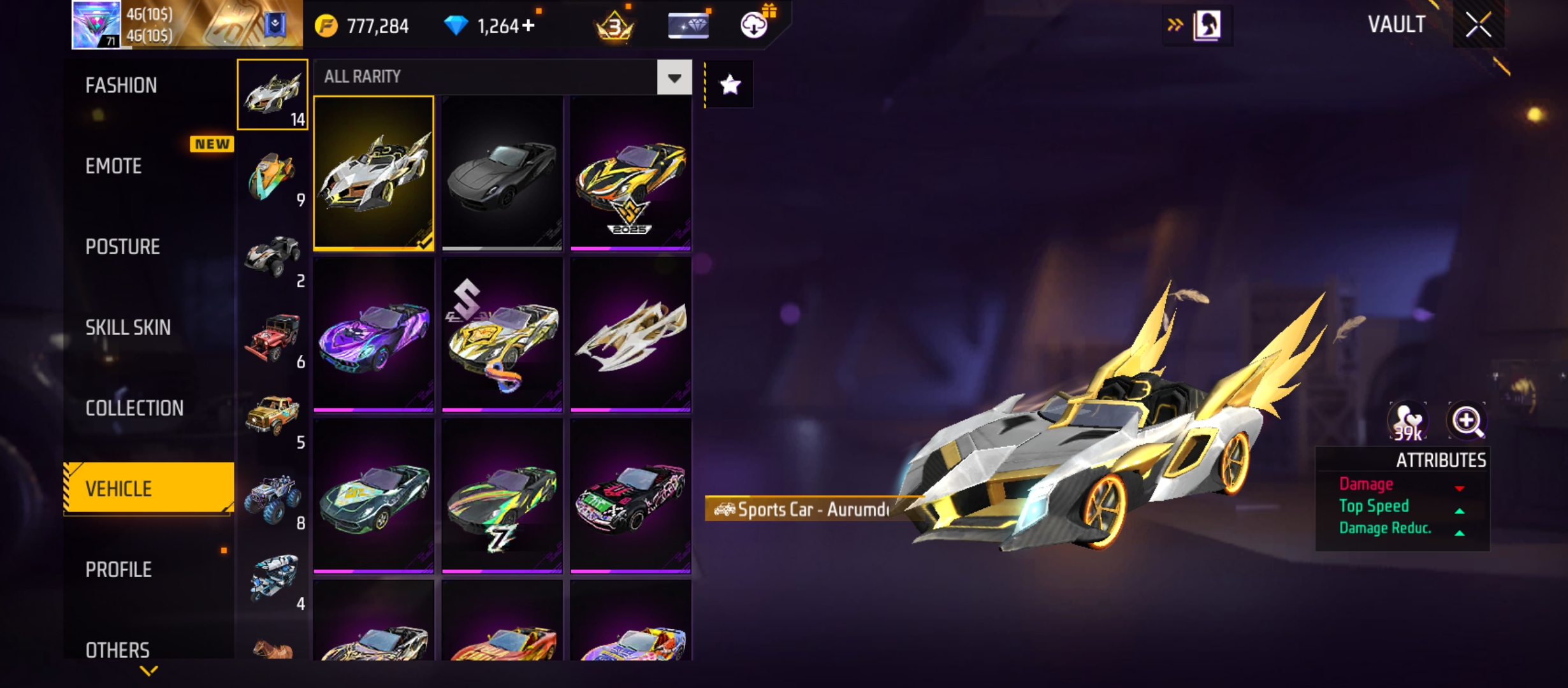Select the 2025 black and gold car skin

coord(630,173)
